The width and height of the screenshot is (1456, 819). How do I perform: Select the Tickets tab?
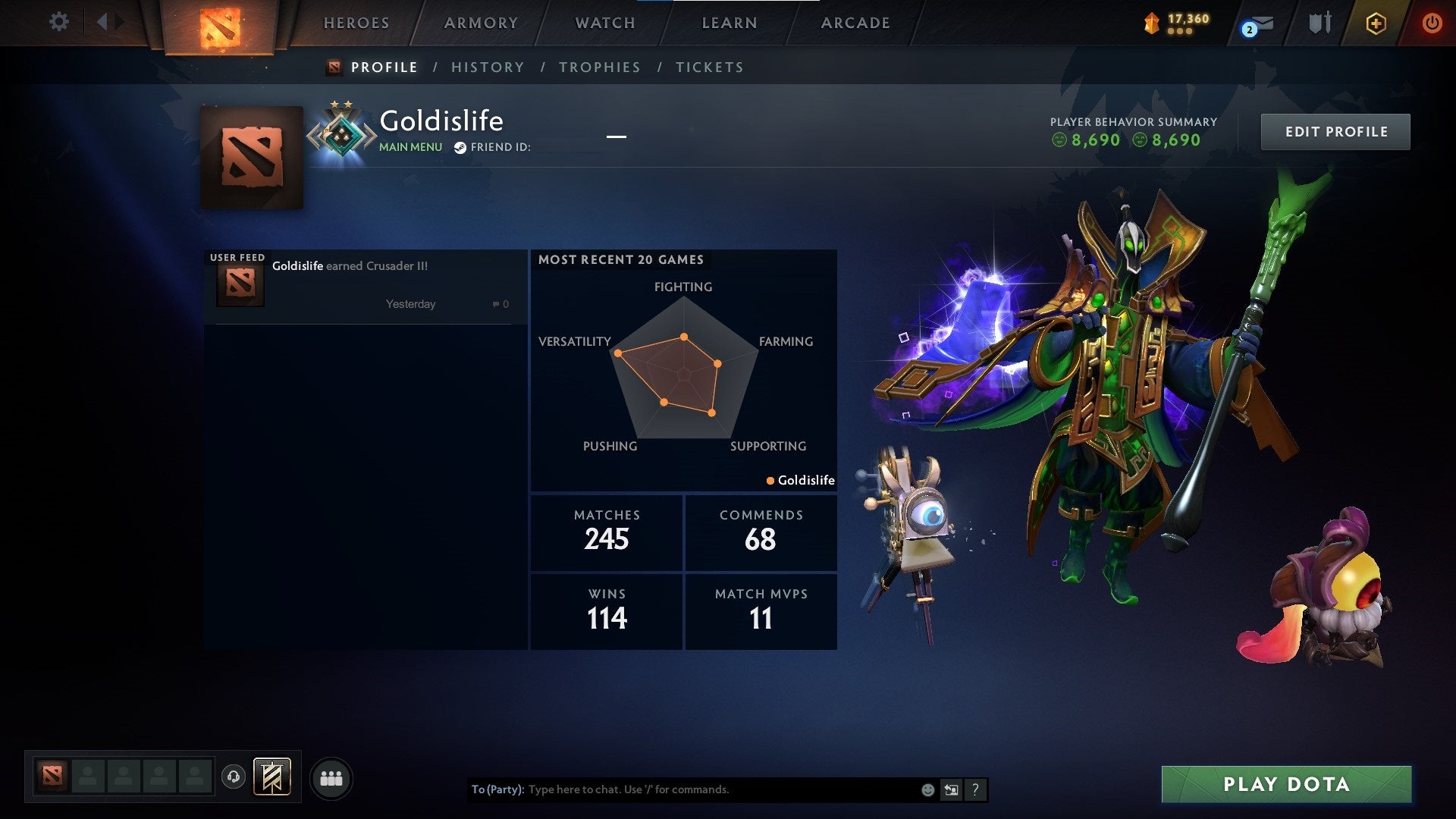click(709, 67)
